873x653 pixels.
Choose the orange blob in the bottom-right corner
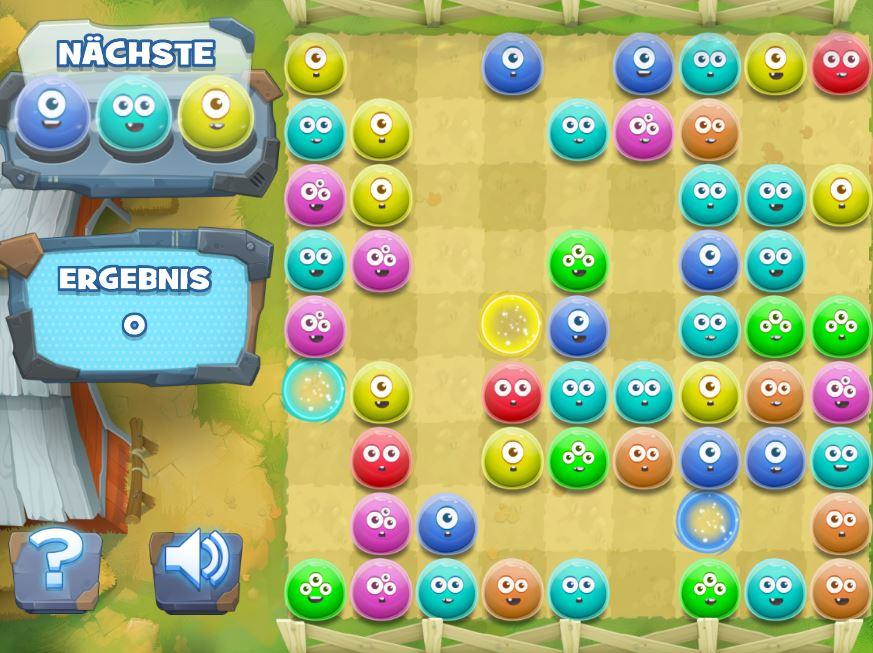[841, 589]
